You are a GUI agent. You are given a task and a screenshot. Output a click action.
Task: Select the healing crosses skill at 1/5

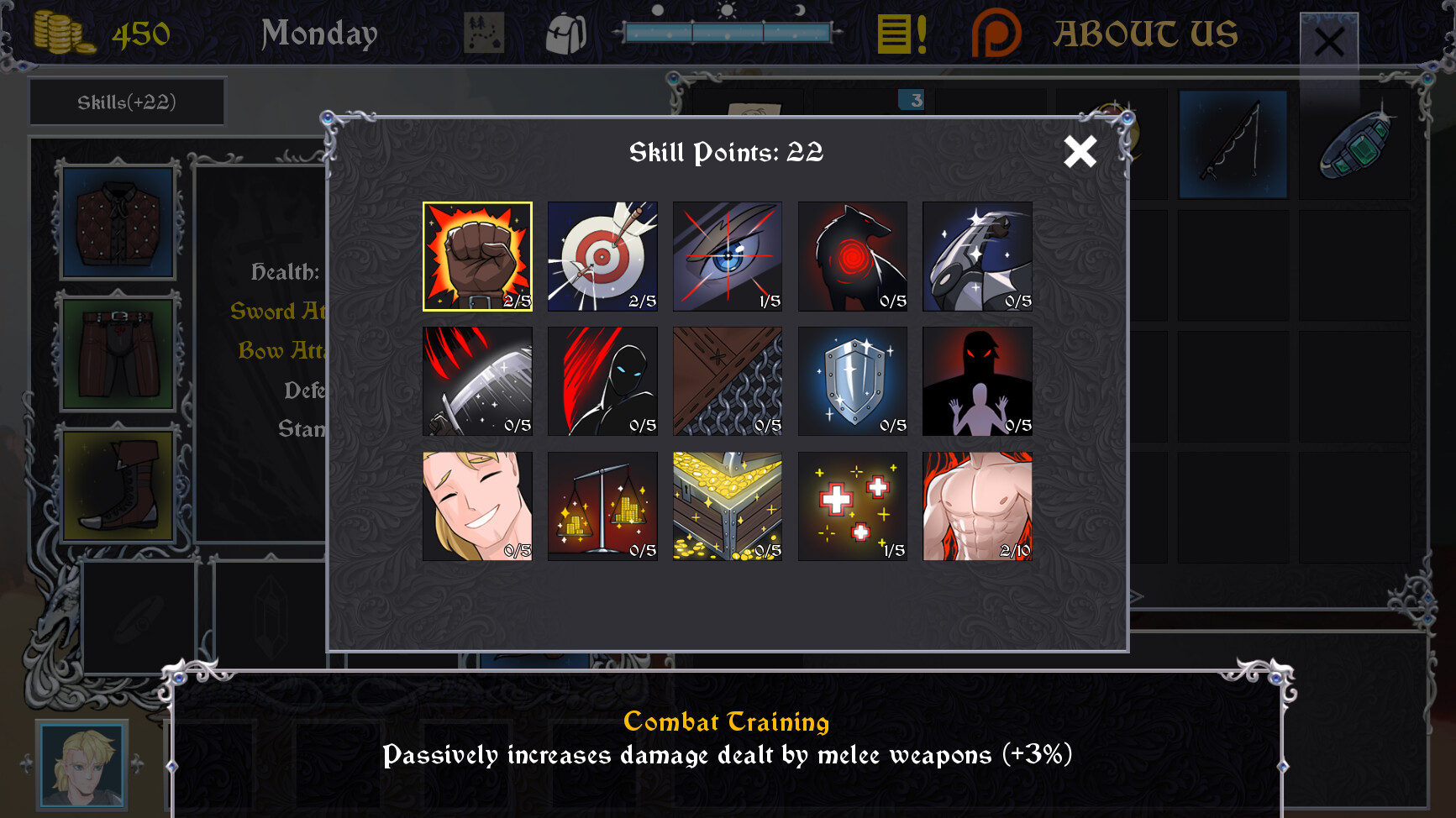(x=853, y=506)
